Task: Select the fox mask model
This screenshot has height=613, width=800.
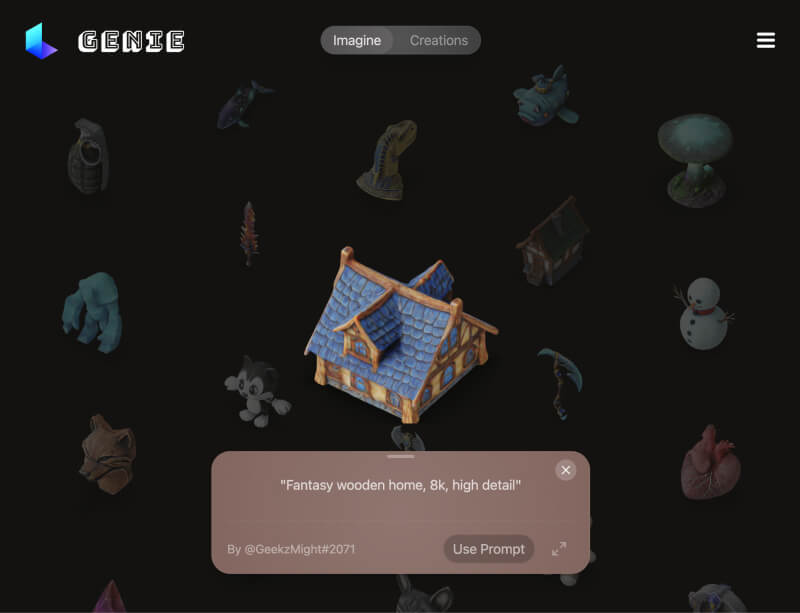Action: click(x=107, y=453)
